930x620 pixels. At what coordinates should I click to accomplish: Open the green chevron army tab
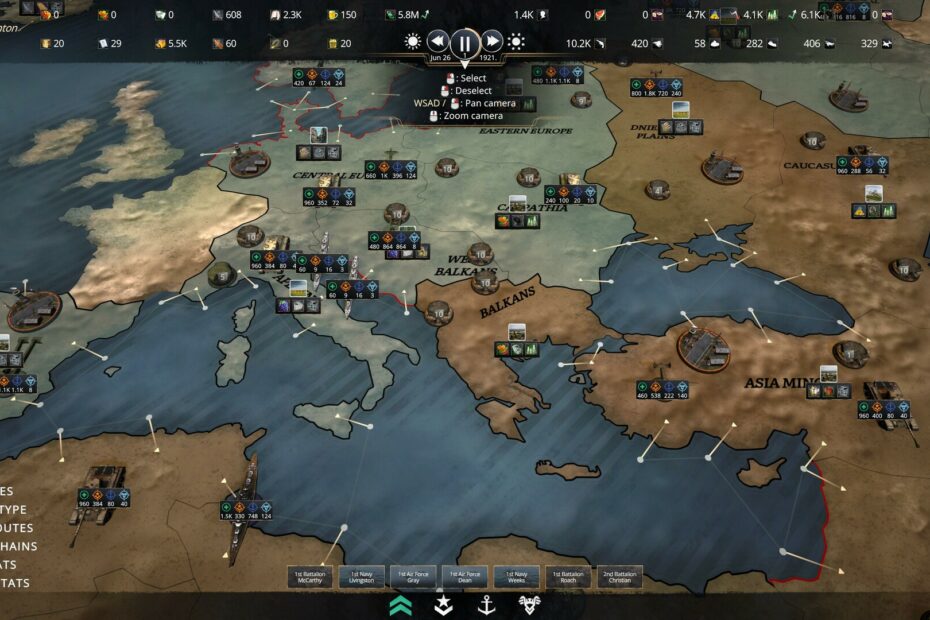coord(401,604)
